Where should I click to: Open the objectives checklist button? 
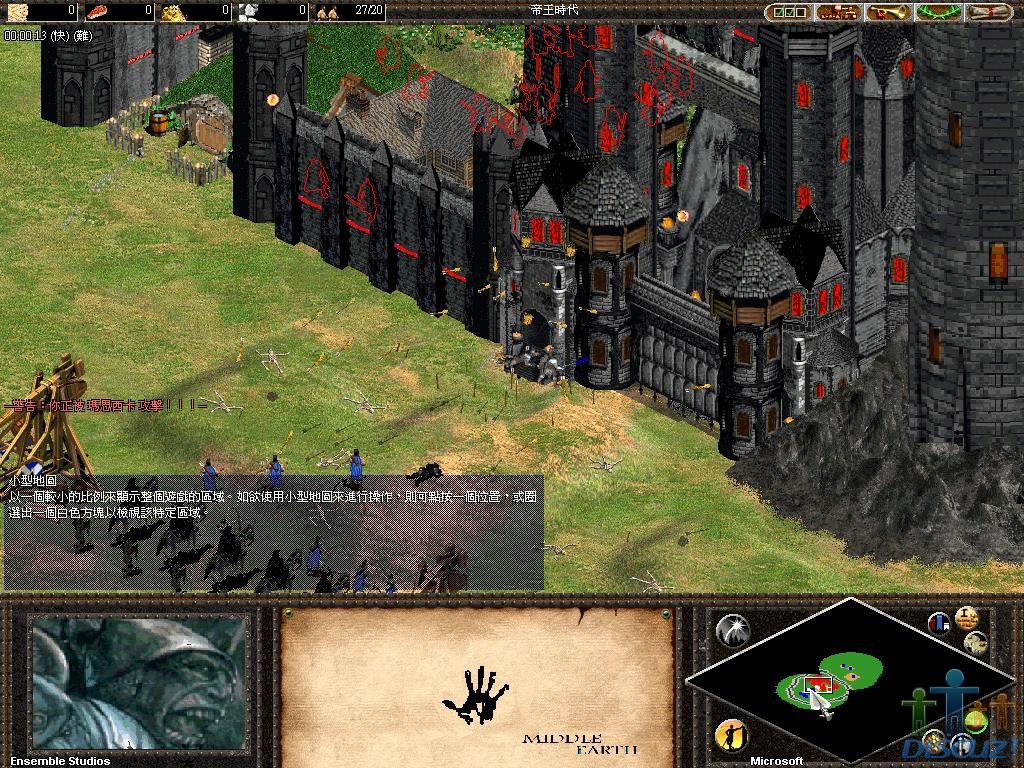click(x=789, y=12)
